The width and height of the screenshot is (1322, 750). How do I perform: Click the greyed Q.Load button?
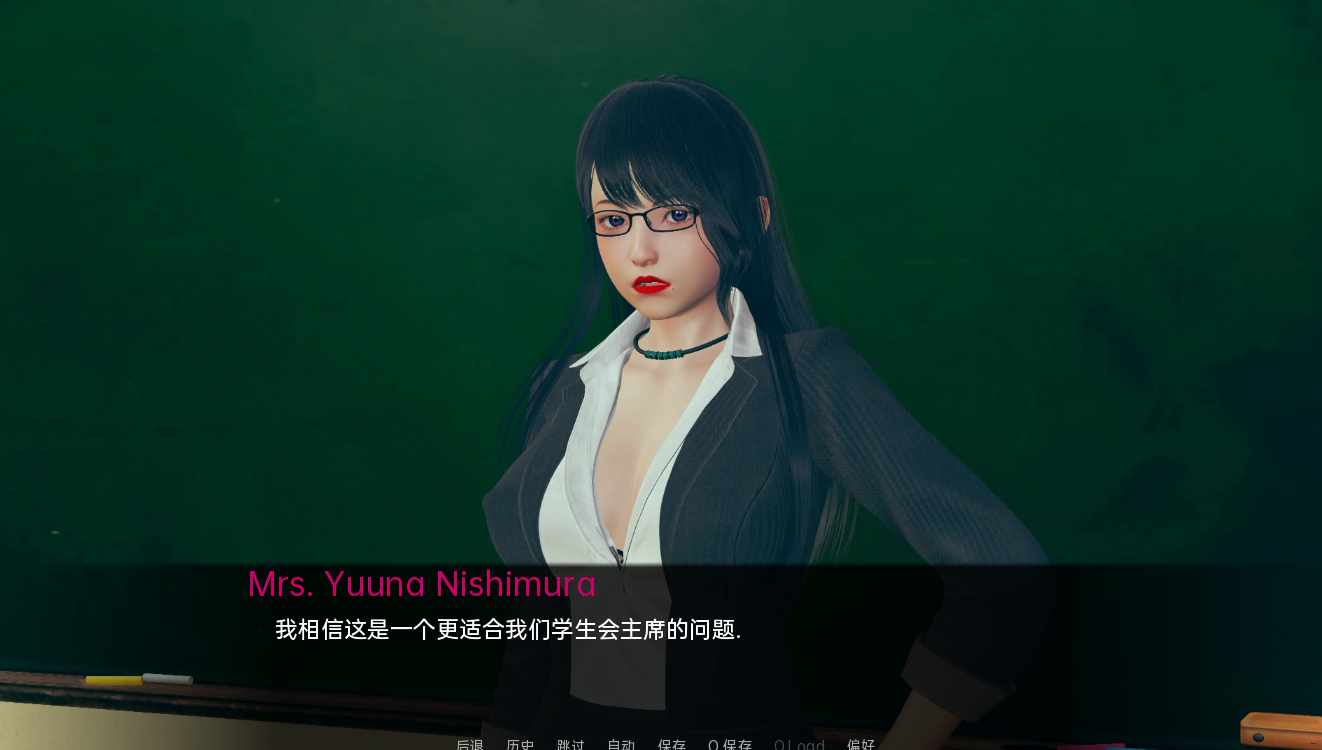coord(799,745)
